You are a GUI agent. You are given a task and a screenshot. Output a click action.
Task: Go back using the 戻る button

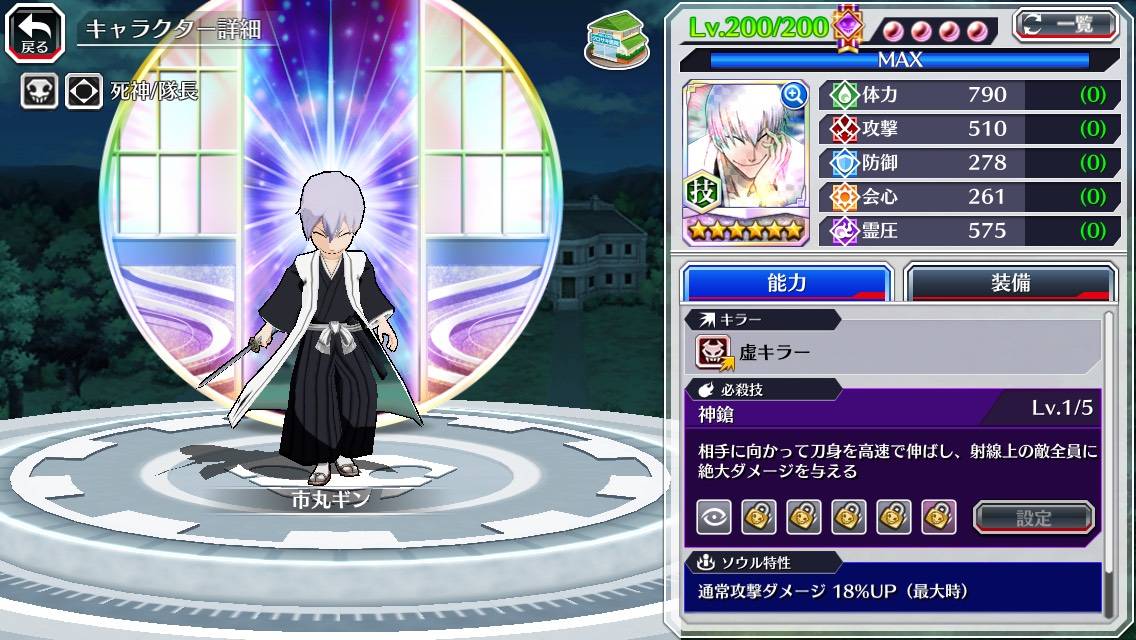click(34, 32)
